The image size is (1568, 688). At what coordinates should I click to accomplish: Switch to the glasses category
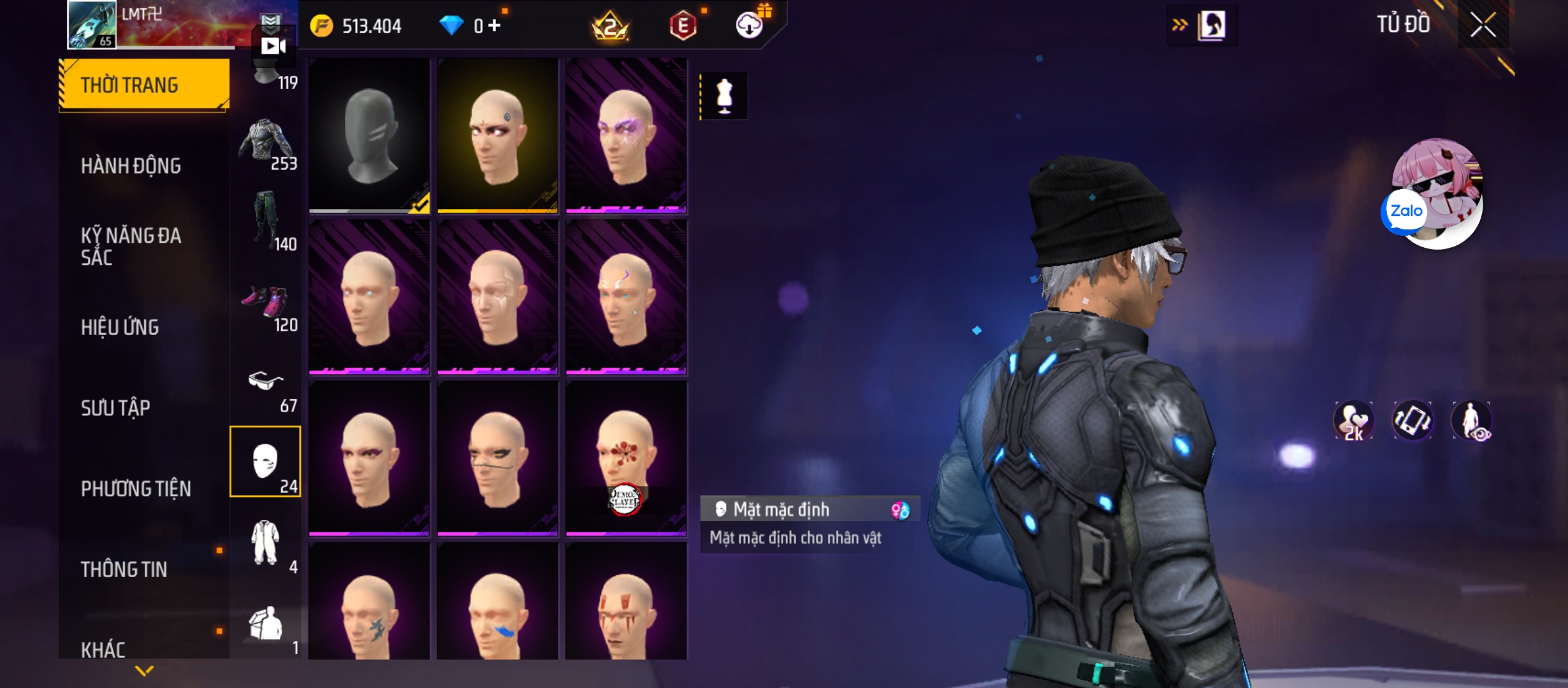(266, 385)
